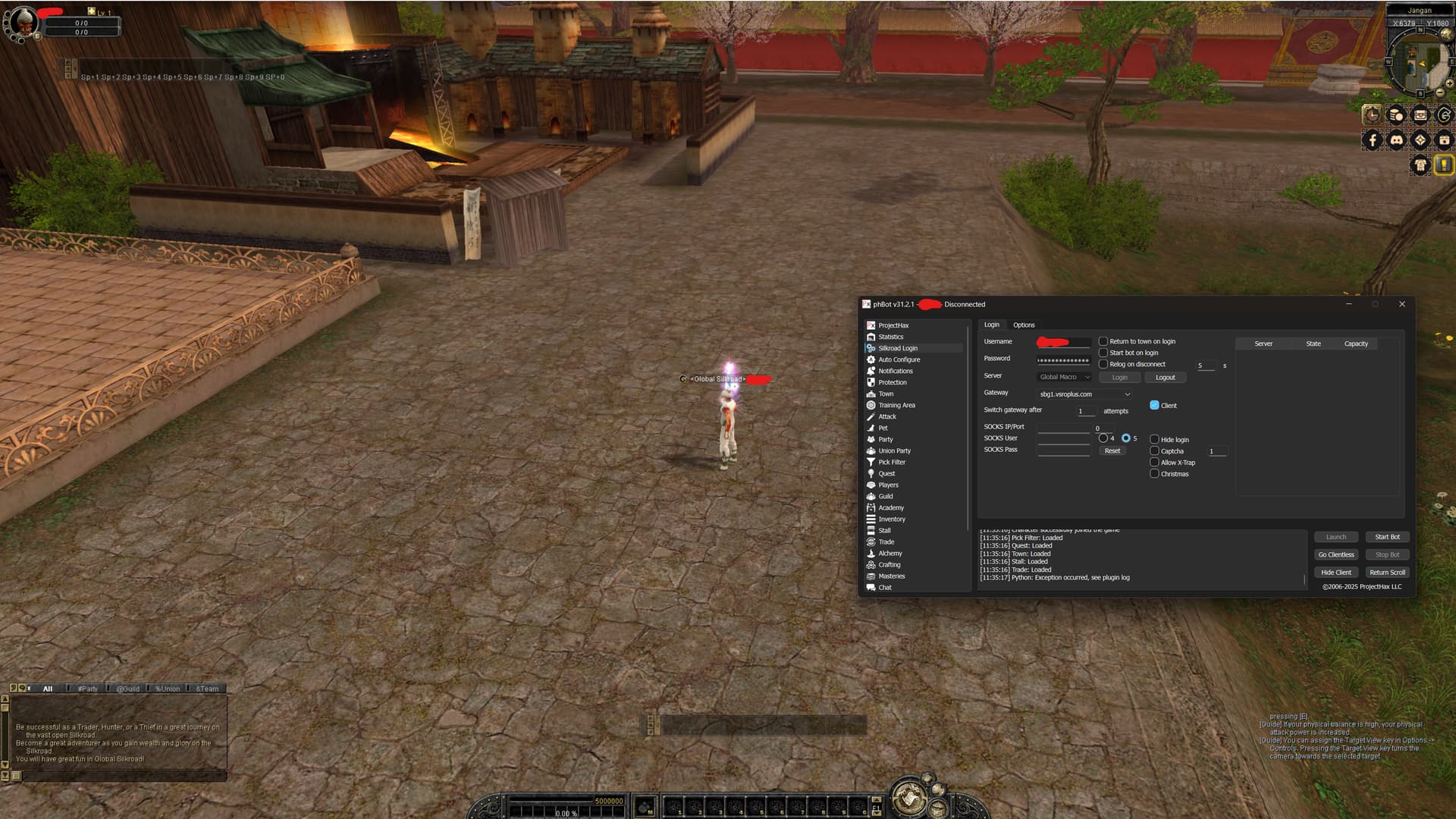Switch chat to the #Party tab
Screen dimensions: 1456x819
pos(88,689)
